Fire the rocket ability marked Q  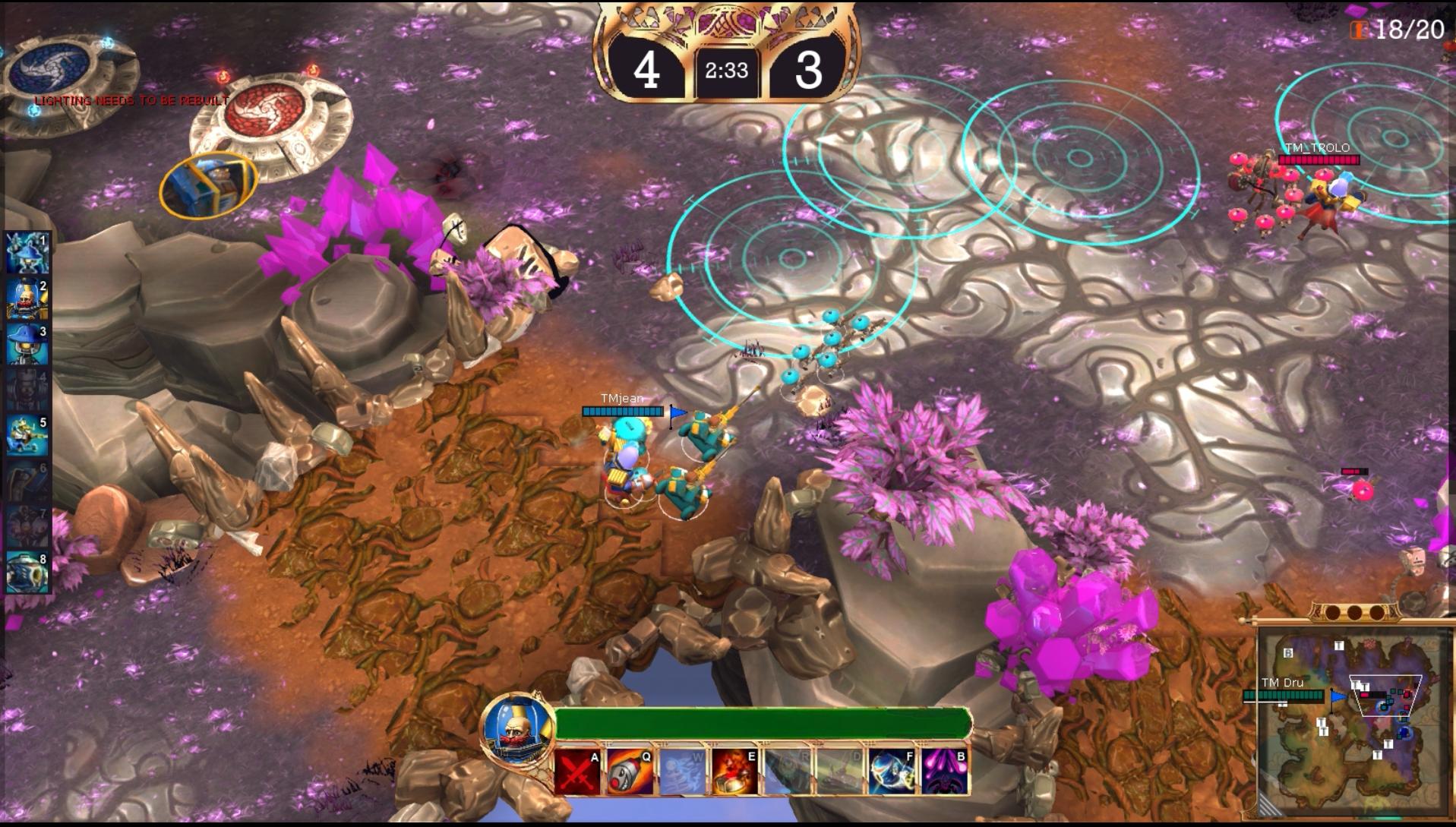click(630, 772)
